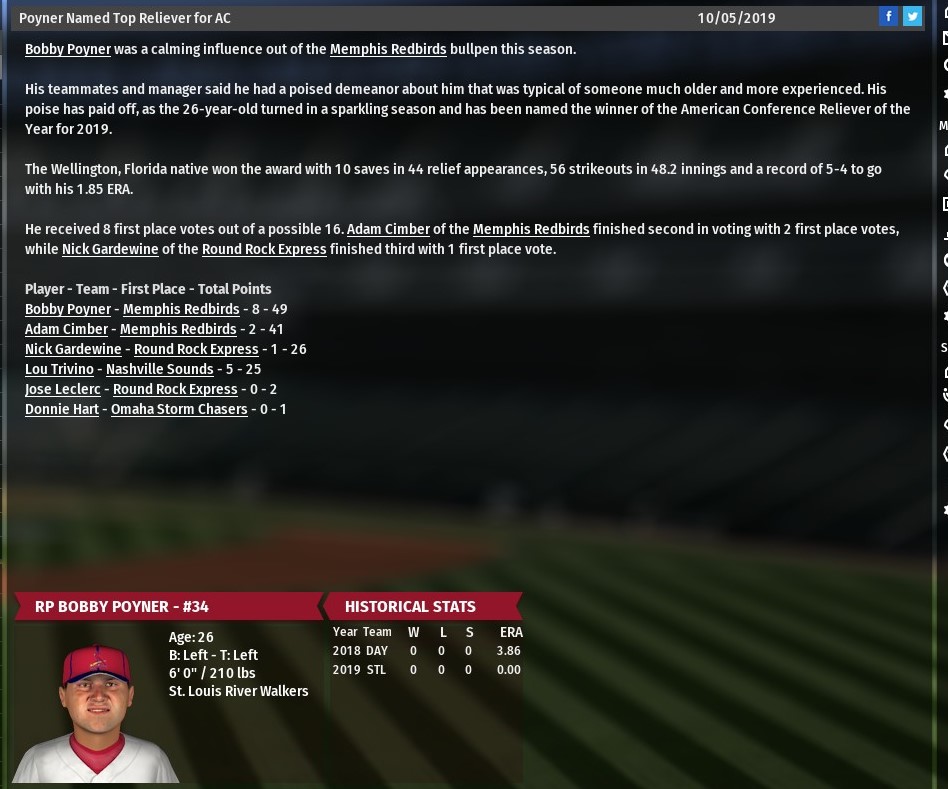
Task: Click Bobby Poyner's name in the opening sentence
Action: pyautogui.click(x=68, y=49)
